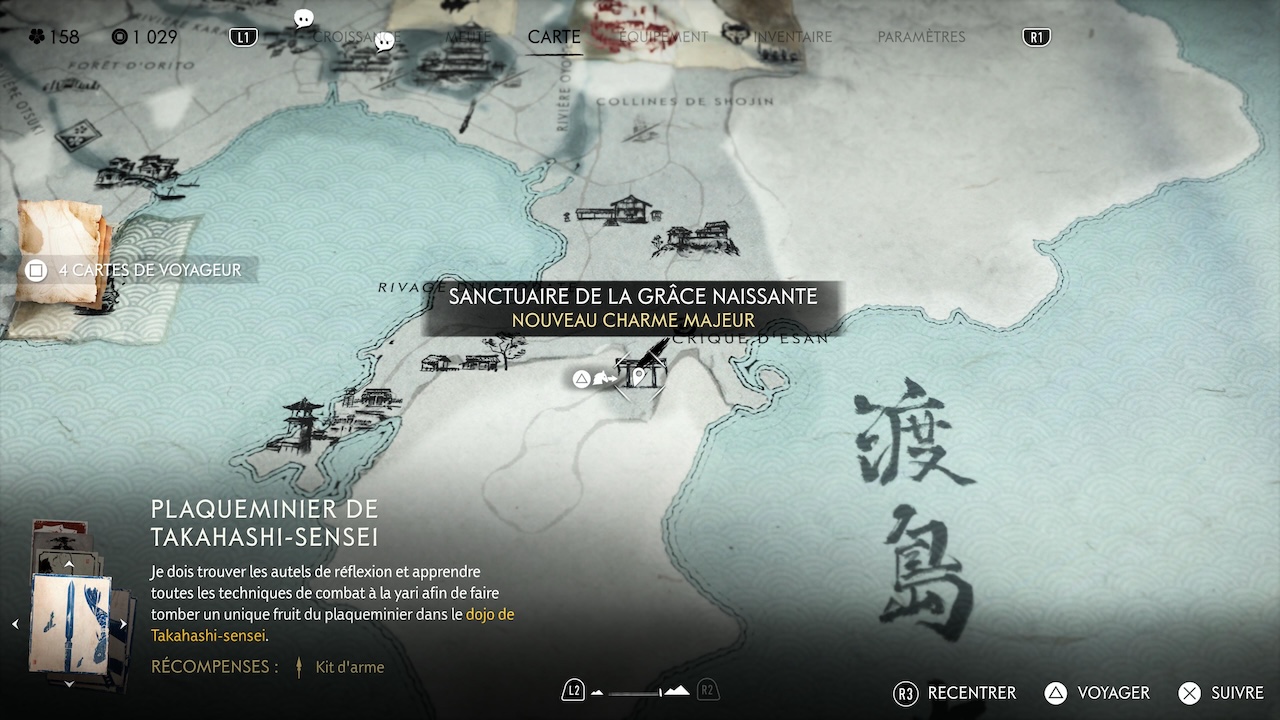Show the Paramètres tab
1280x720 pixels.
click(x=921, y=37)
